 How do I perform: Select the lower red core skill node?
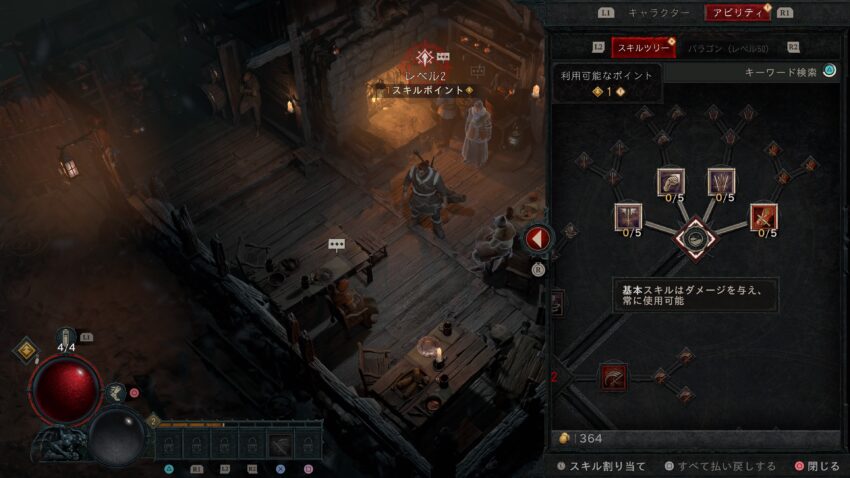[612, 377]
